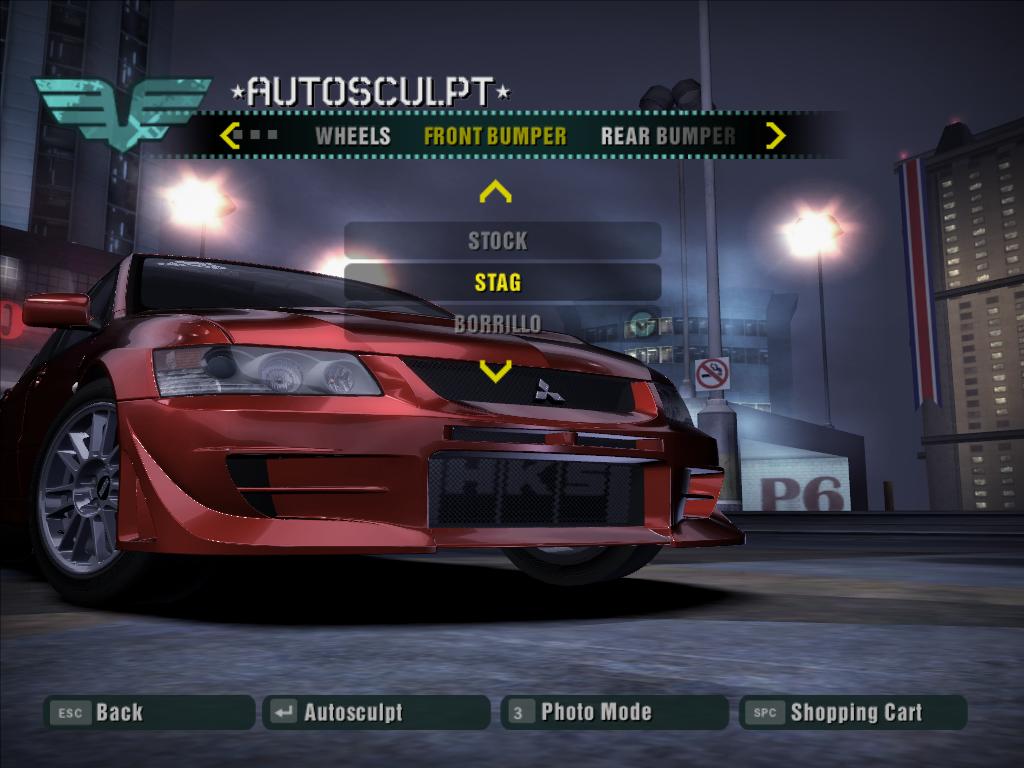Switch to the Rear Bumper category
This screenshot has width=1024, height=768.
(x=668, y=136)
